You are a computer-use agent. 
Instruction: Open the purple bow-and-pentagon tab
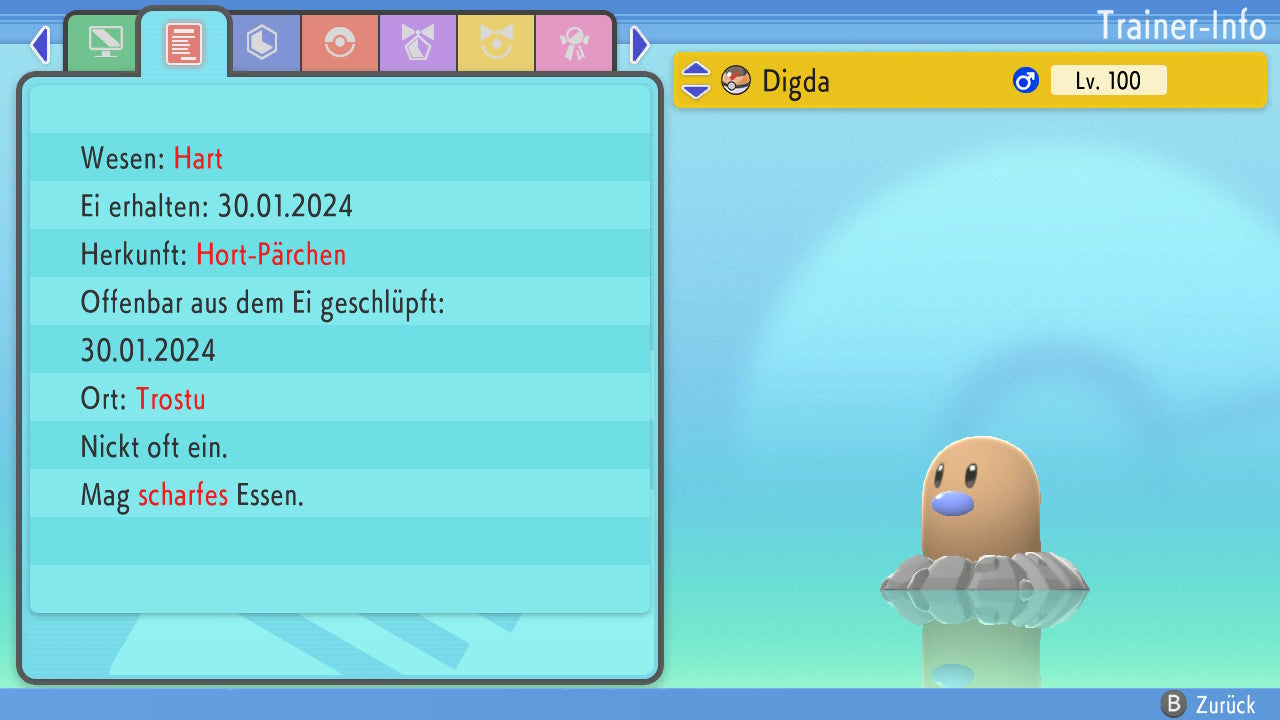(418, 43)
